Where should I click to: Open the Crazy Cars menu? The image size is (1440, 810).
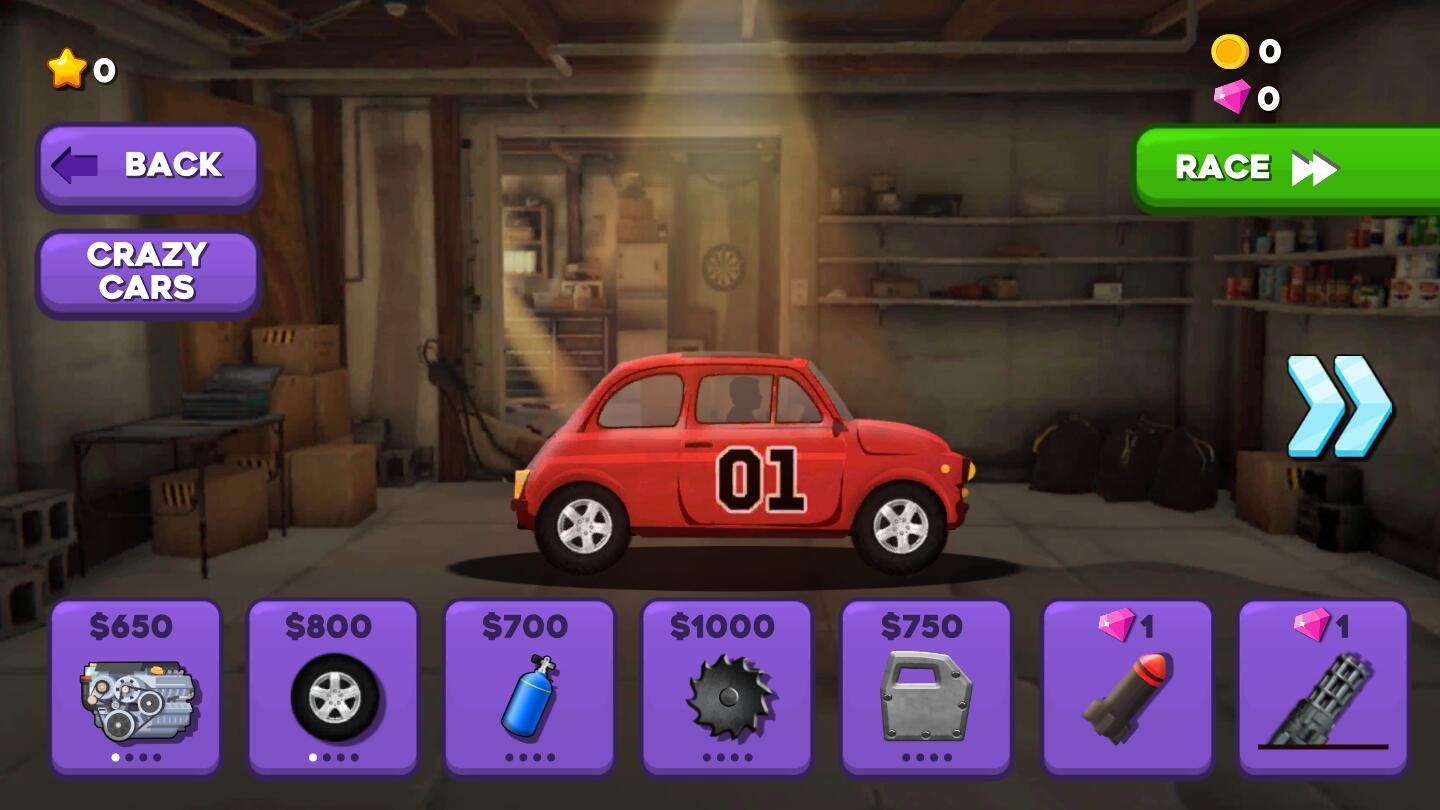pos(148,272)
